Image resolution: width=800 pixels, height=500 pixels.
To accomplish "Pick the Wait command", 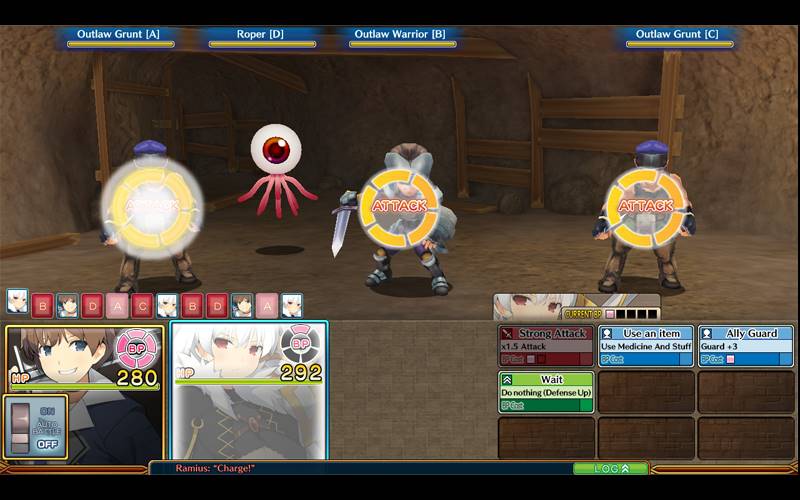I will (x=545, y=392).
